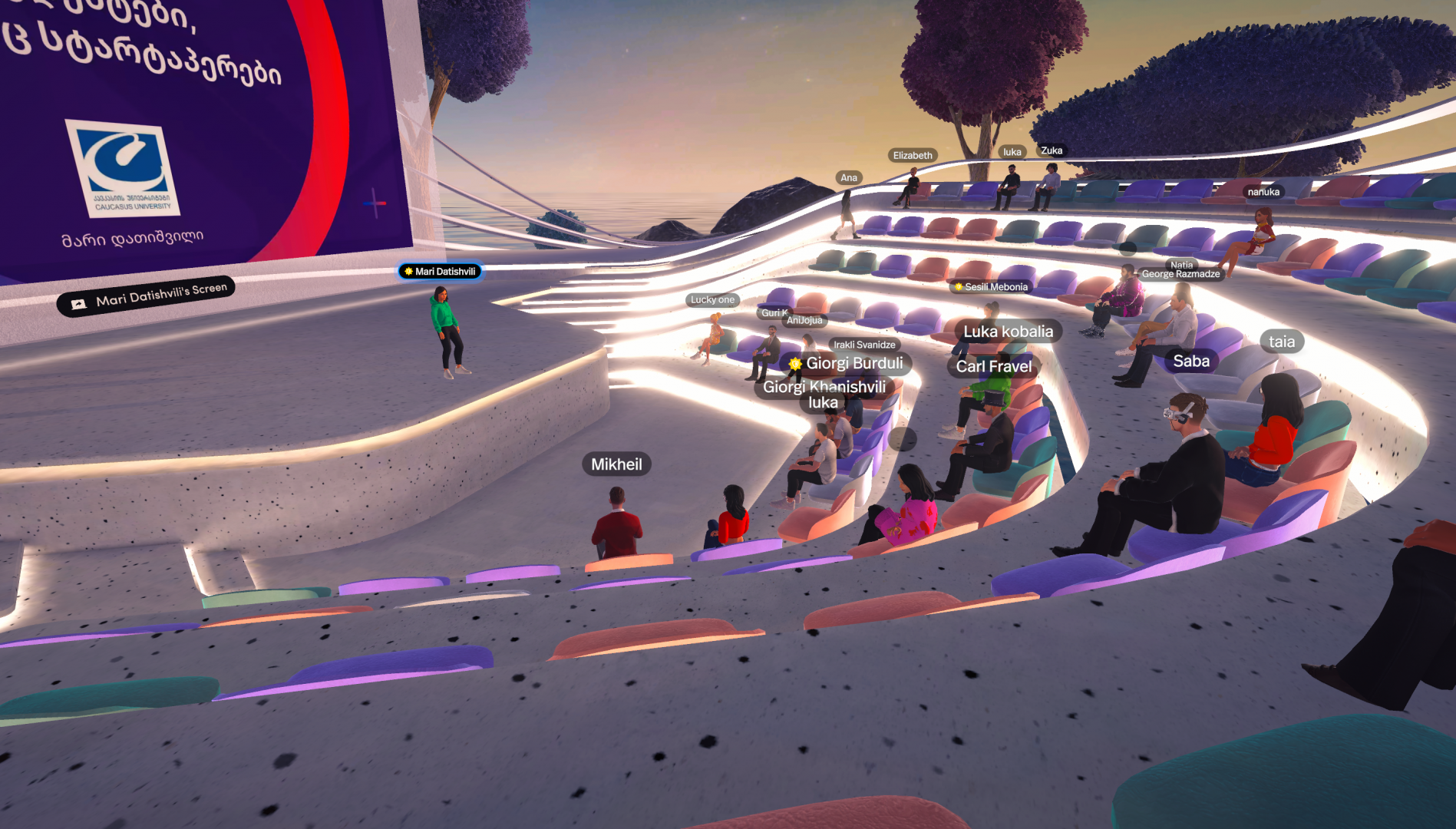Open the Elizabeth name tag
Image resolution: width=1456 pixels, height=829 pixels.
[913, 156]
